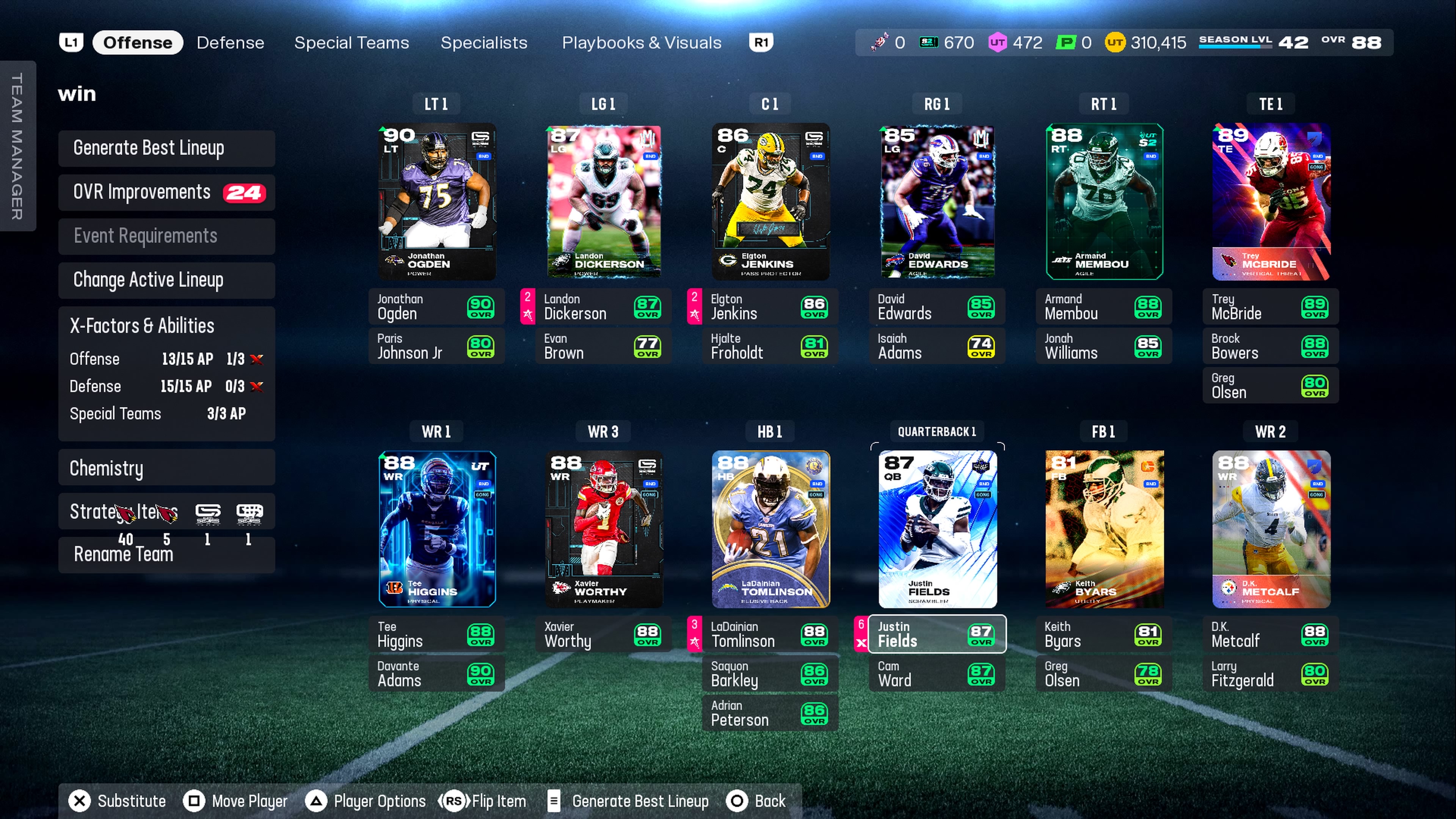Choose Rename Team option
The height and width of the screenshot is (819, 1456).
(166, 554)
